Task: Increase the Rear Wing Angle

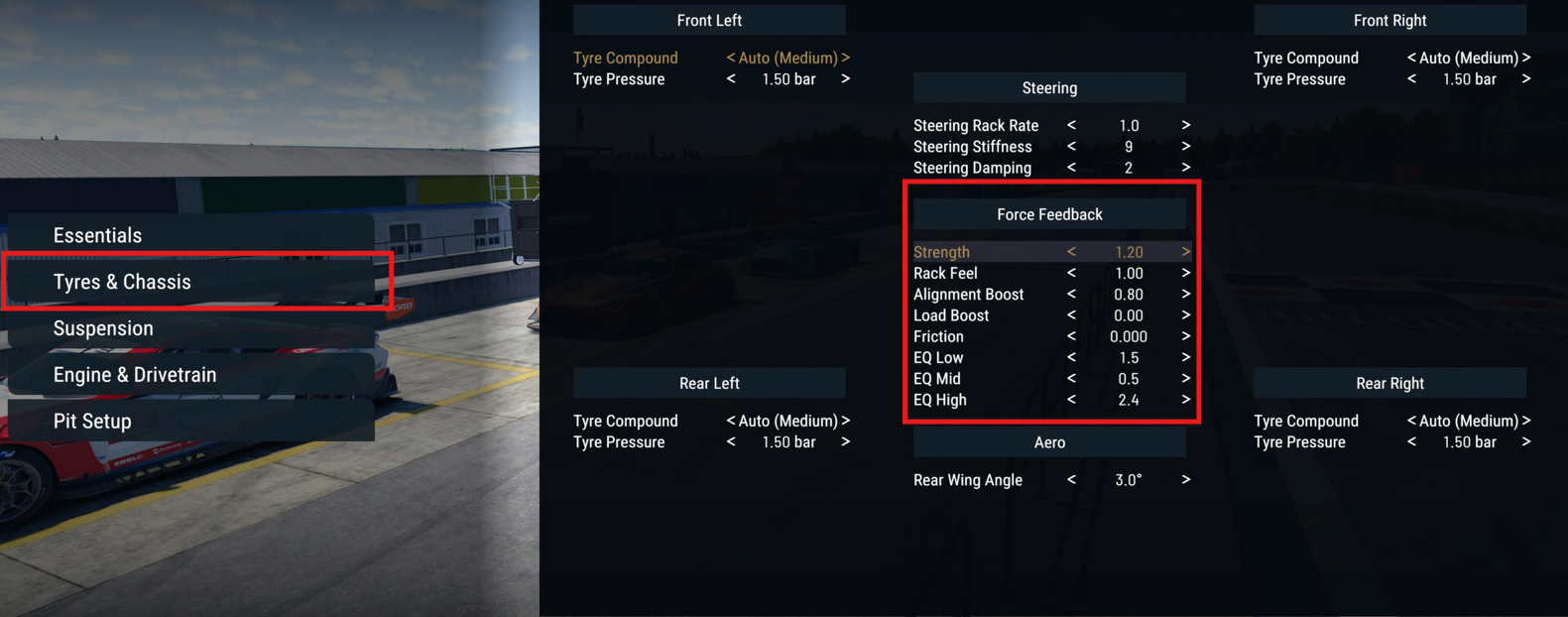Action: (1185, 480)
